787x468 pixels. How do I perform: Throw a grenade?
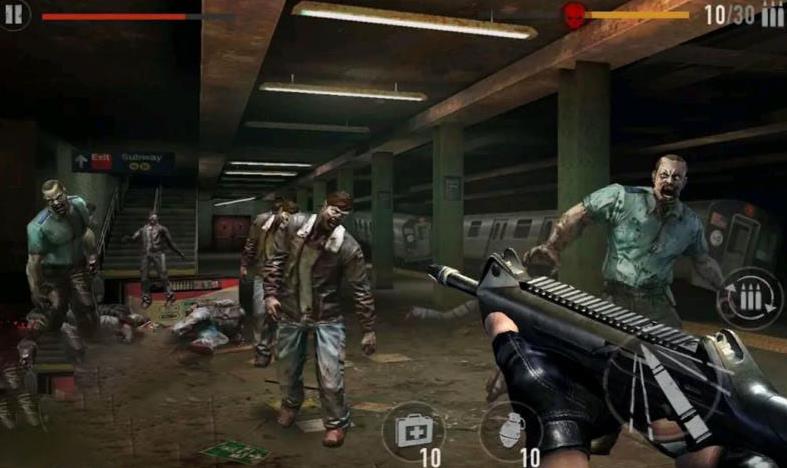pos(509,431)
